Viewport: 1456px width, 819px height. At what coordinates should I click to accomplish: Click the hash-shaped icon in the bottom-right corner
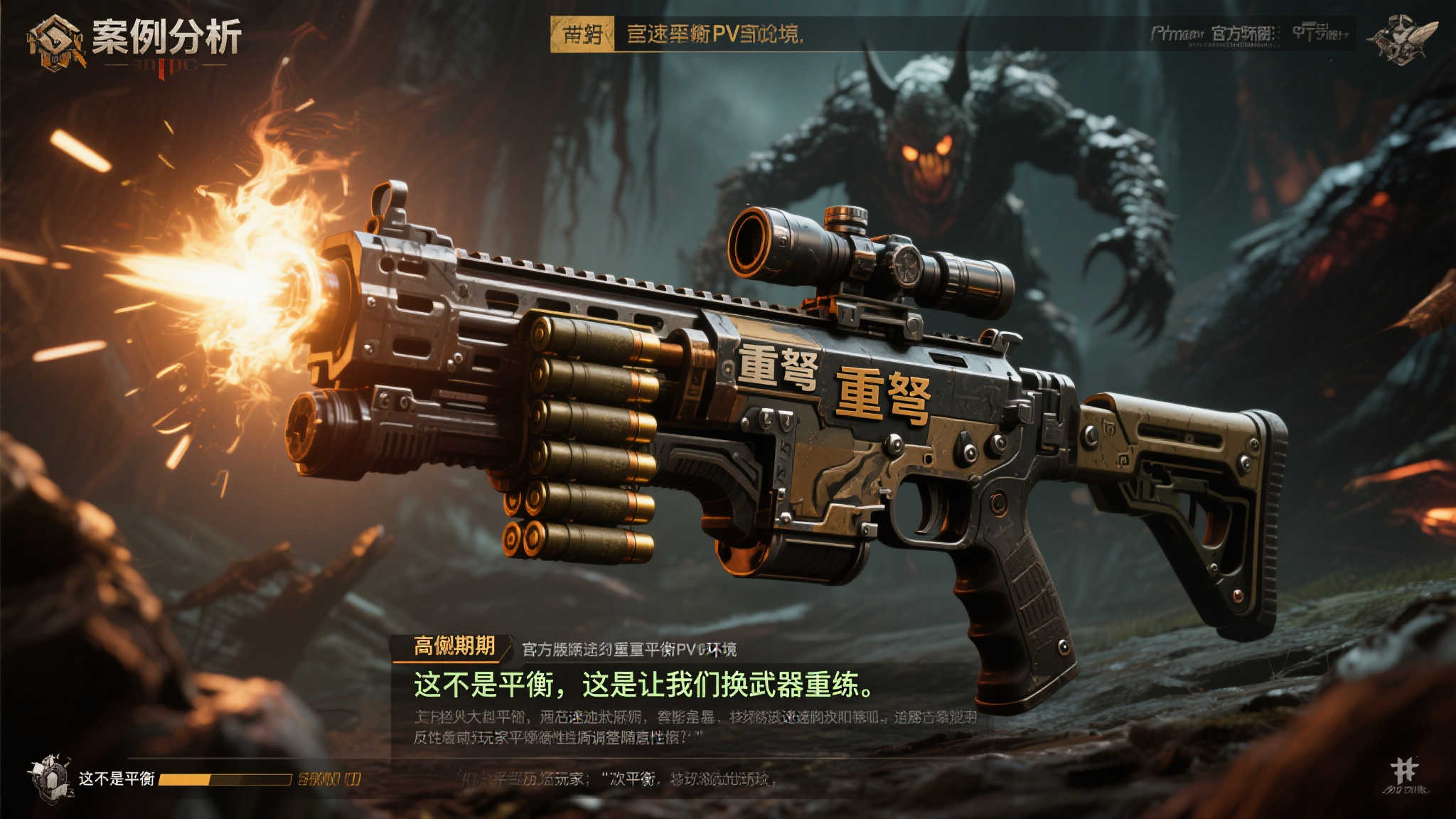click(1404, 771)
